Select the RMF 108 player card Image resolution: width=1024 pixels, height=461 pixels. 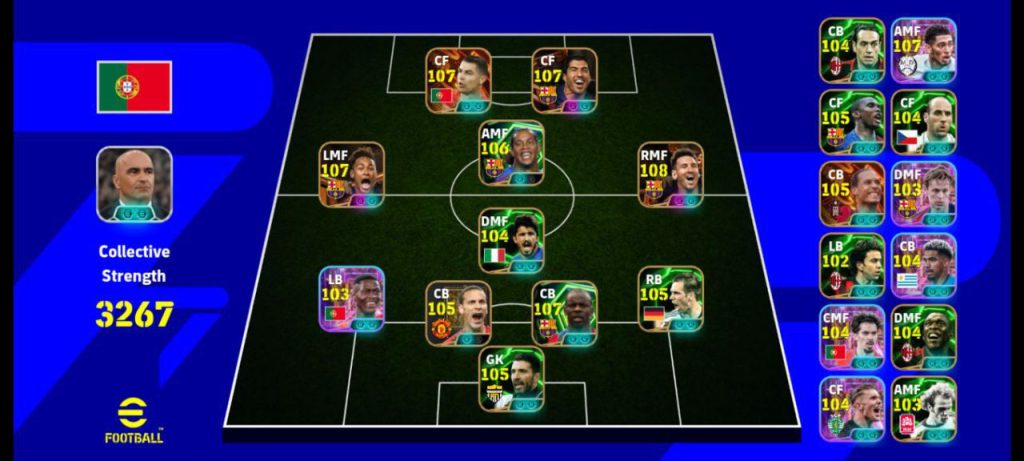tap(670, 174)
